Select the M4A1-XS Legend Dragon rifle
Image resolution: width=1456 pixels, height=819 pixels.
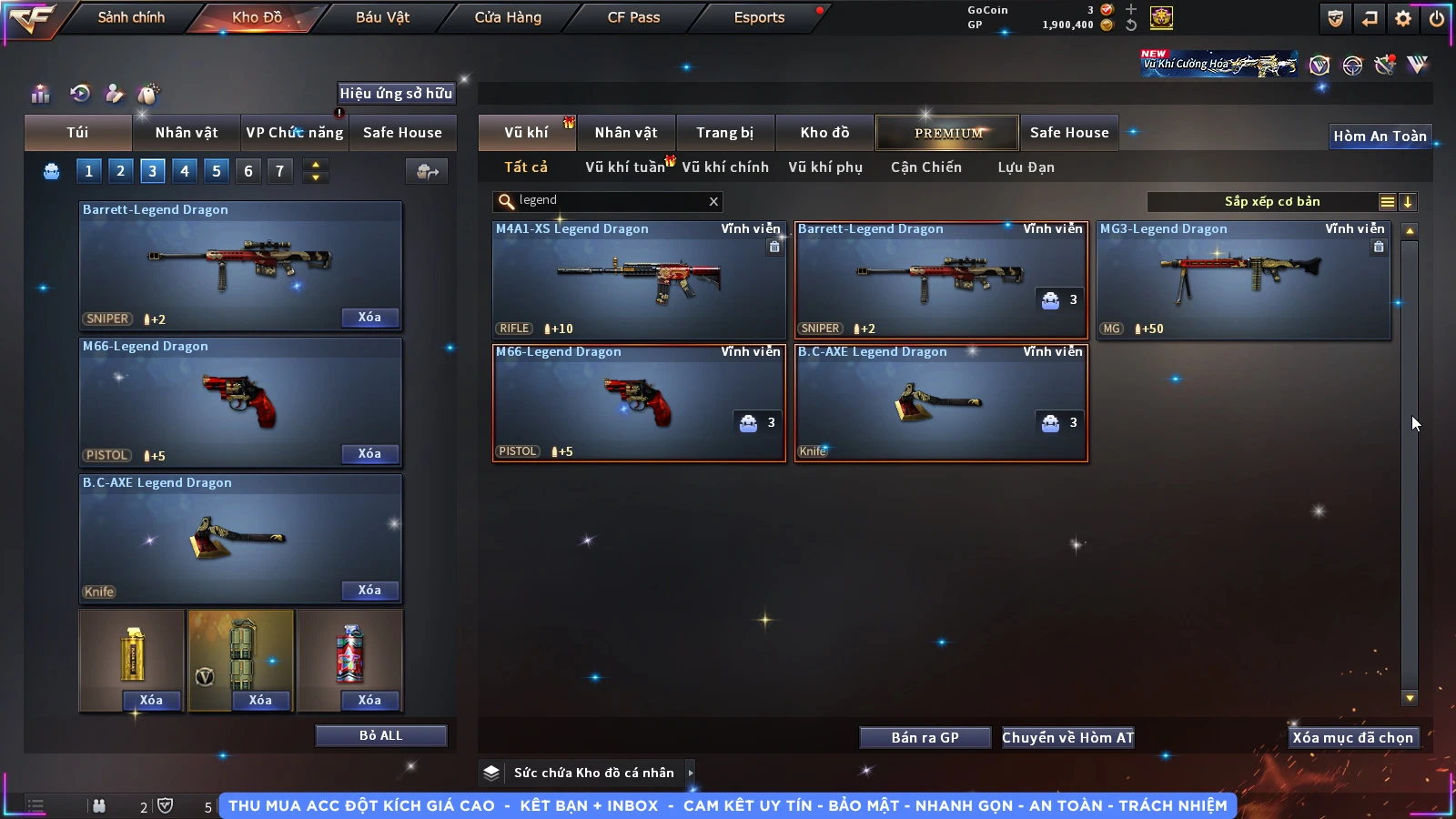[639, 280]
